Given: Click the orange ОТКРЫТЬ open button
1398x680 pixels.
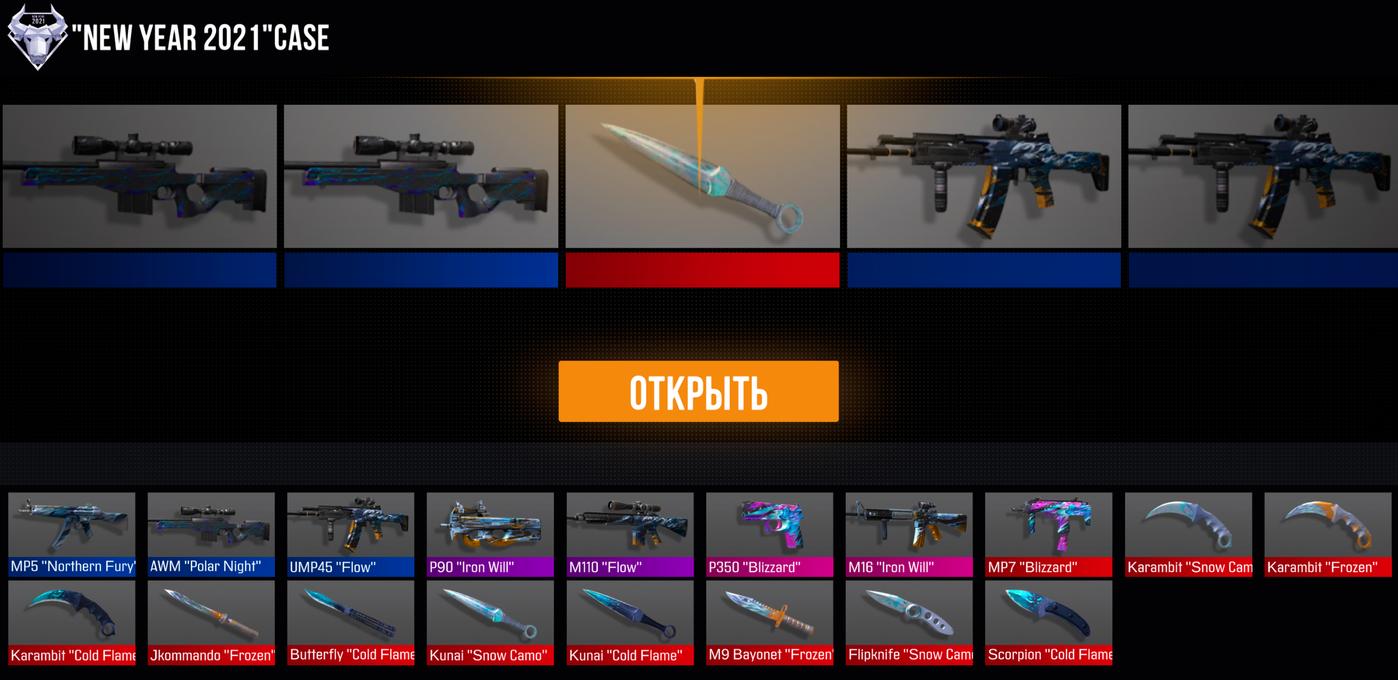Looking at the screenshot, I should pos(698,392).
